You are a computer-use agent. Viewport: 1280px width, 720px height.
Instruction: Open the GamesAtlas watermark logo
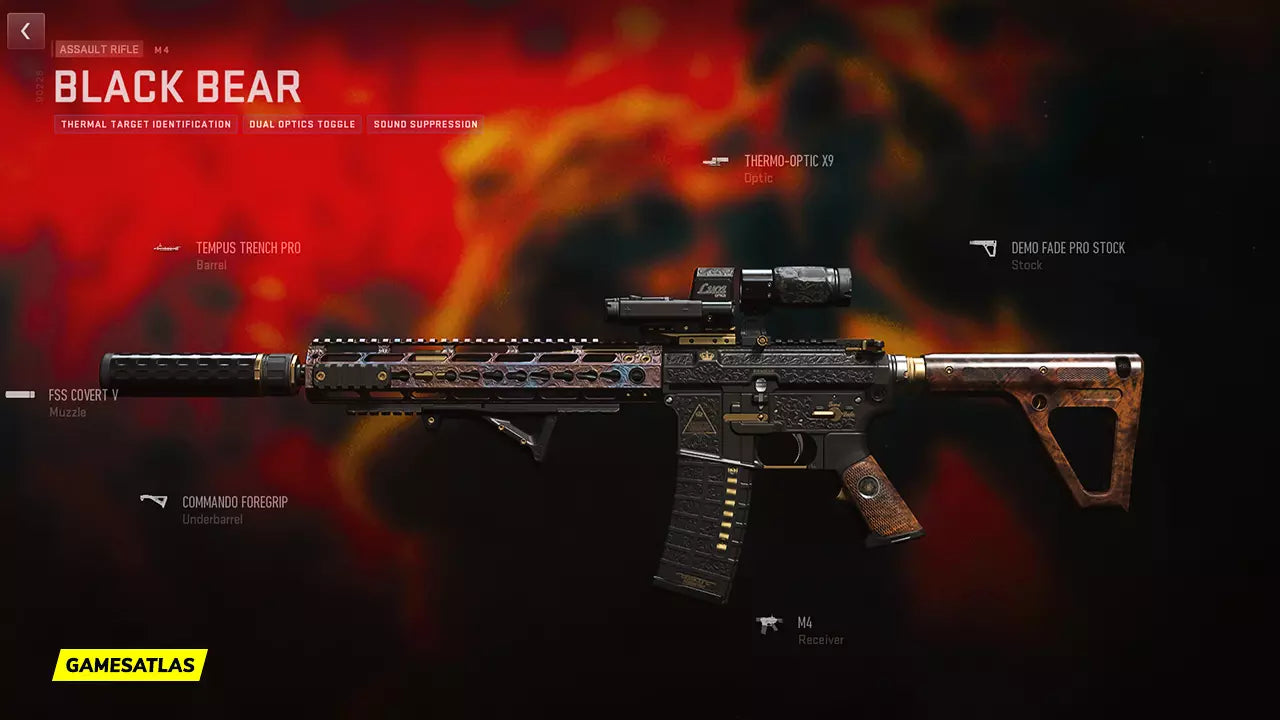[x=130, y=665]
